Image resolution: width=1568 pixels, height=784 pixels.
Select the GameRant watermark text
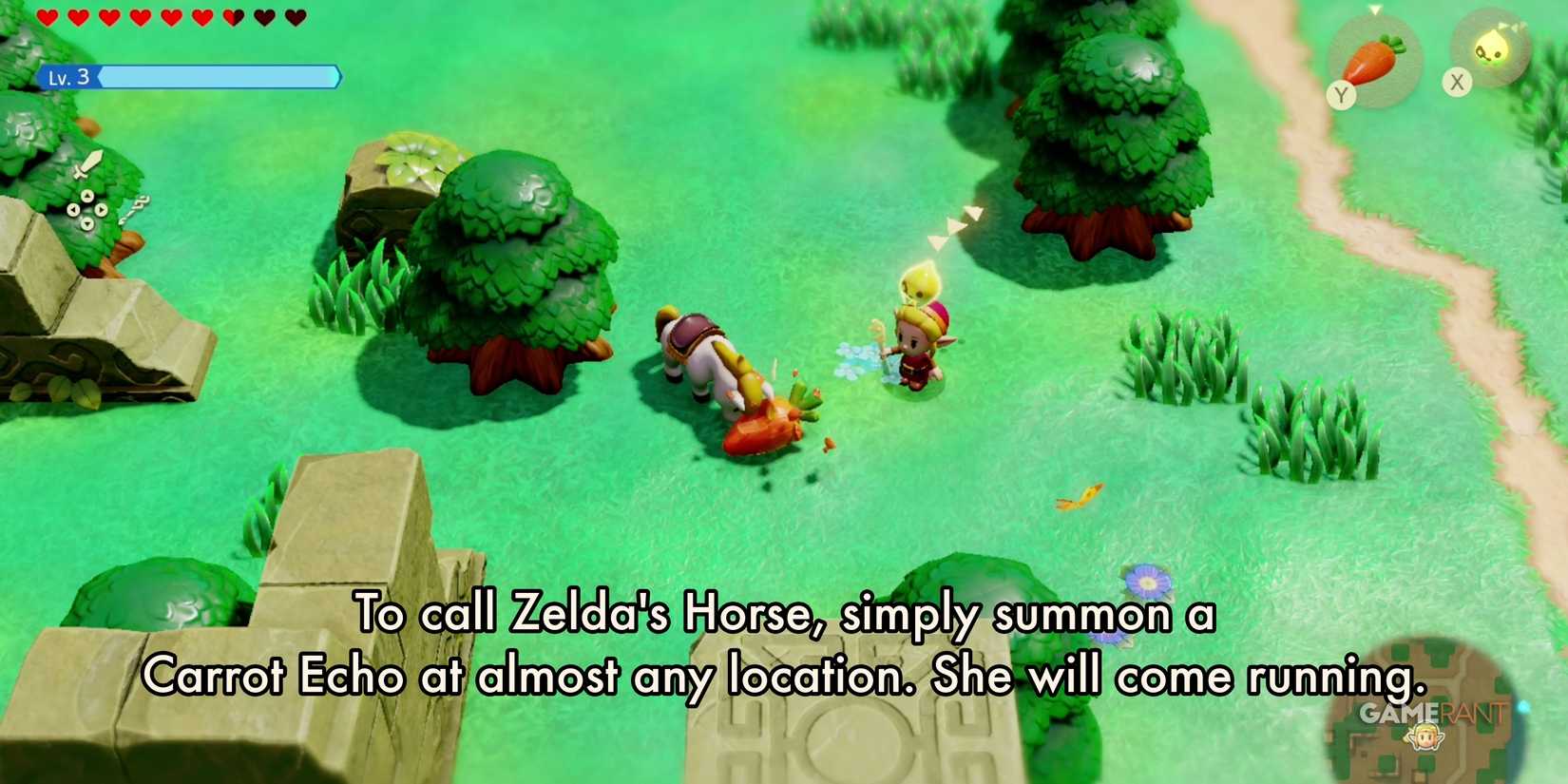coord(1431,713)
